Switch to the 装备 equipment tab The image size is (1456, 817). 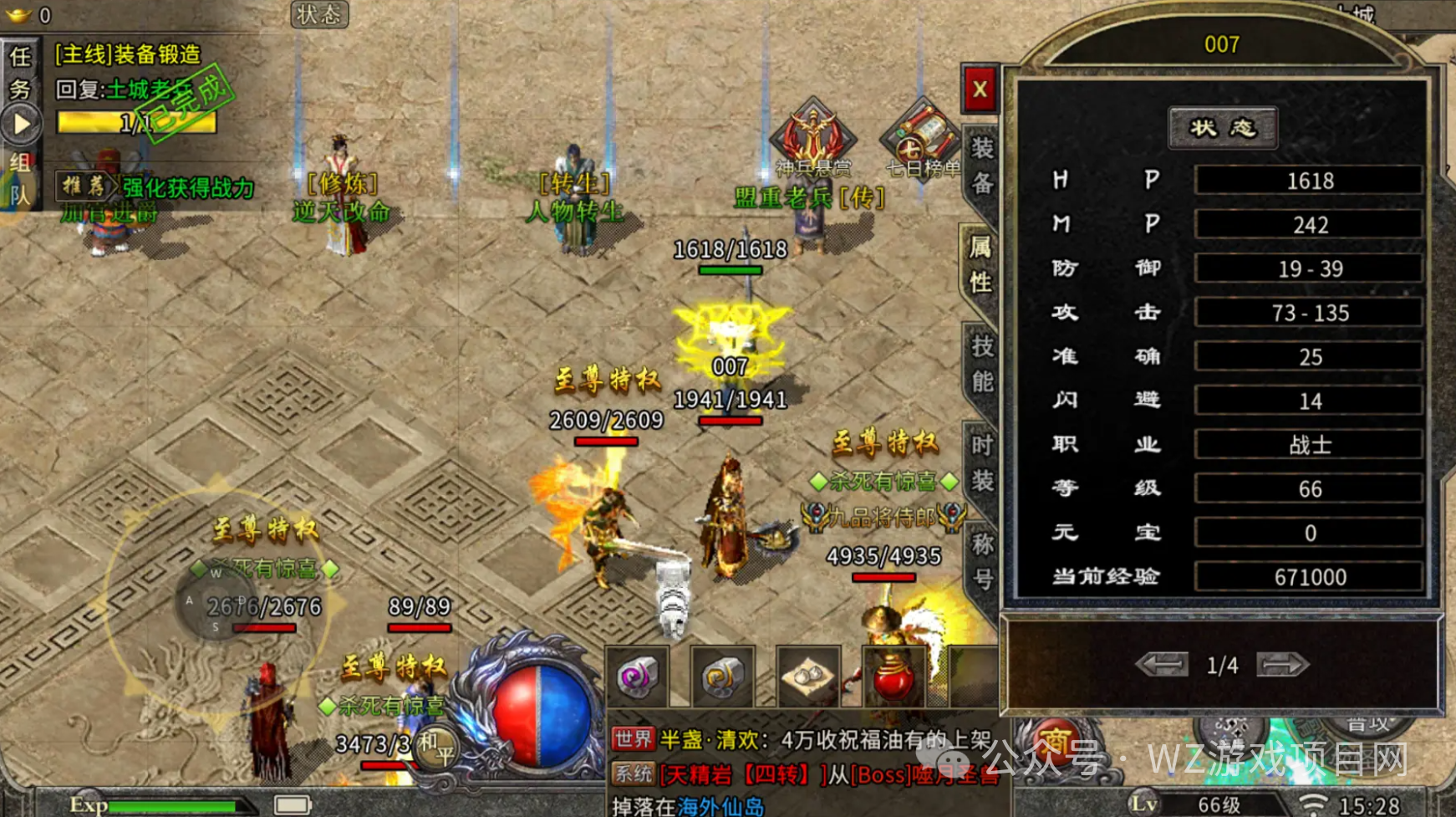click(981, 166)
